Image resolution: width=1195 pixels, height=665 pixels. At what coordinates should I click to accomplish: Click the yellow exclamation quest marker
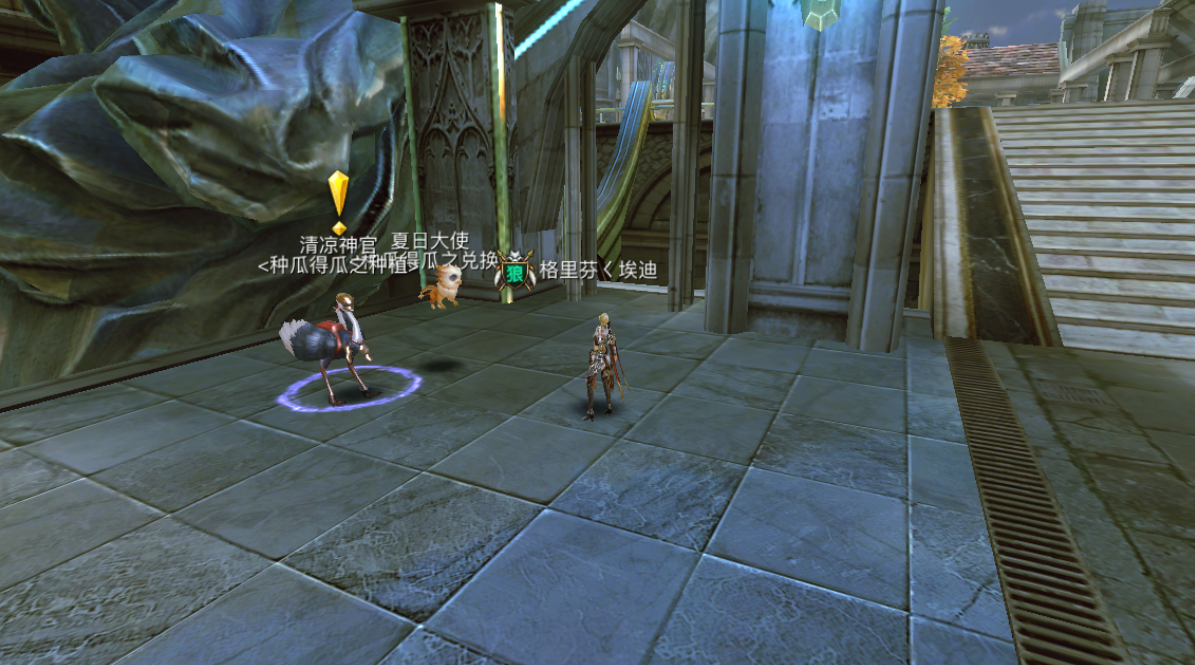[338, 201]
